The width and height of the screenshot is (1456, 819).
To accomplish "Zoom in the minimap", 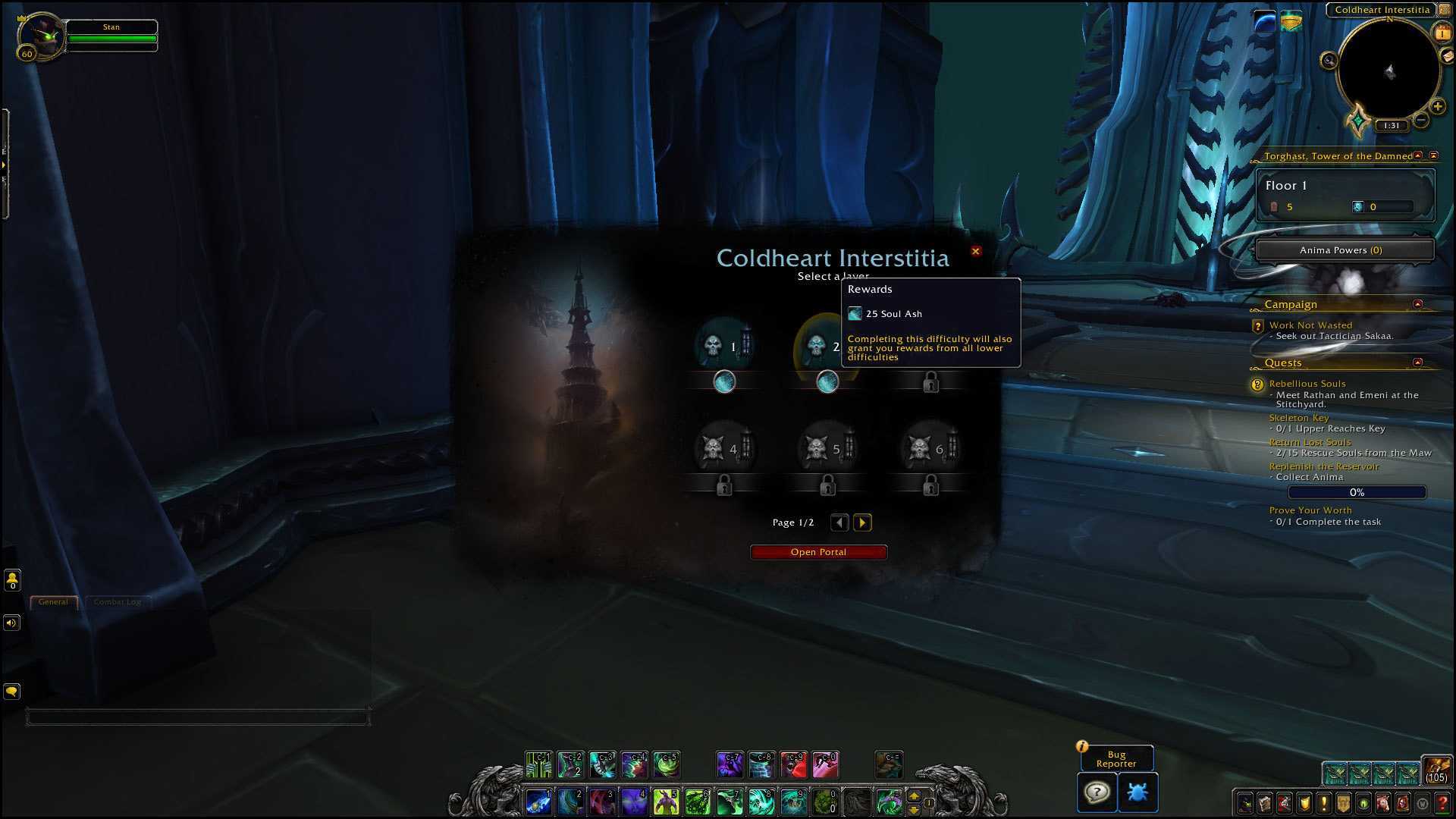I will point(1437,106).
